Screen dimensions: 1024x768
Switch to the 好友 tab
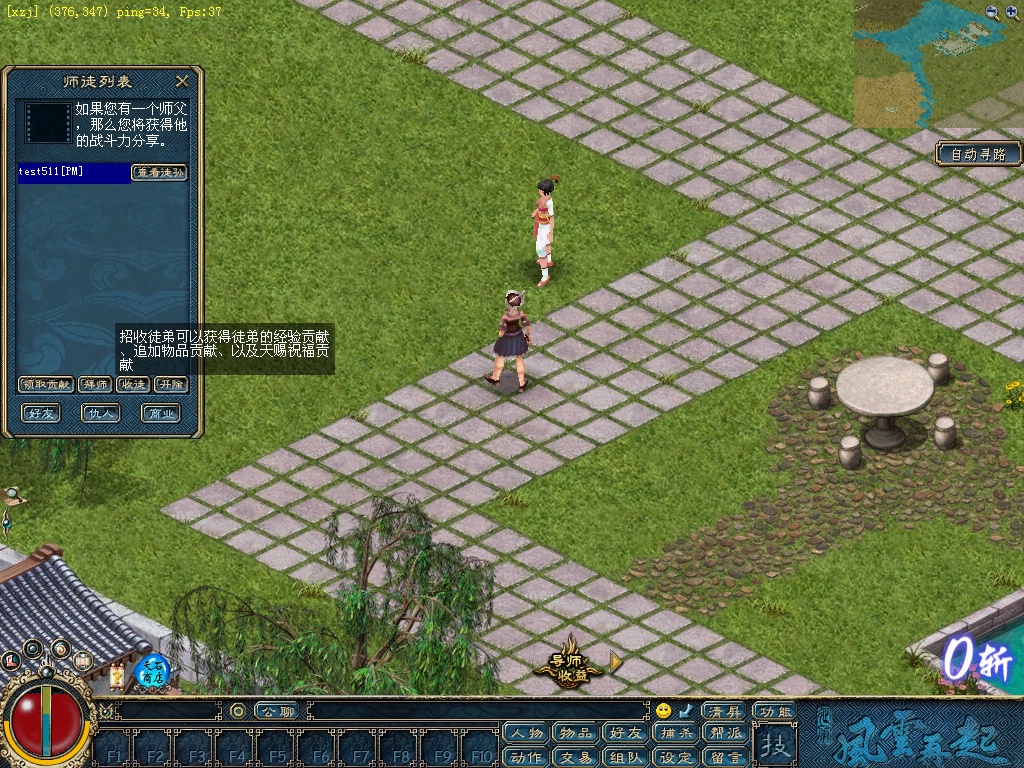[42, 412]
